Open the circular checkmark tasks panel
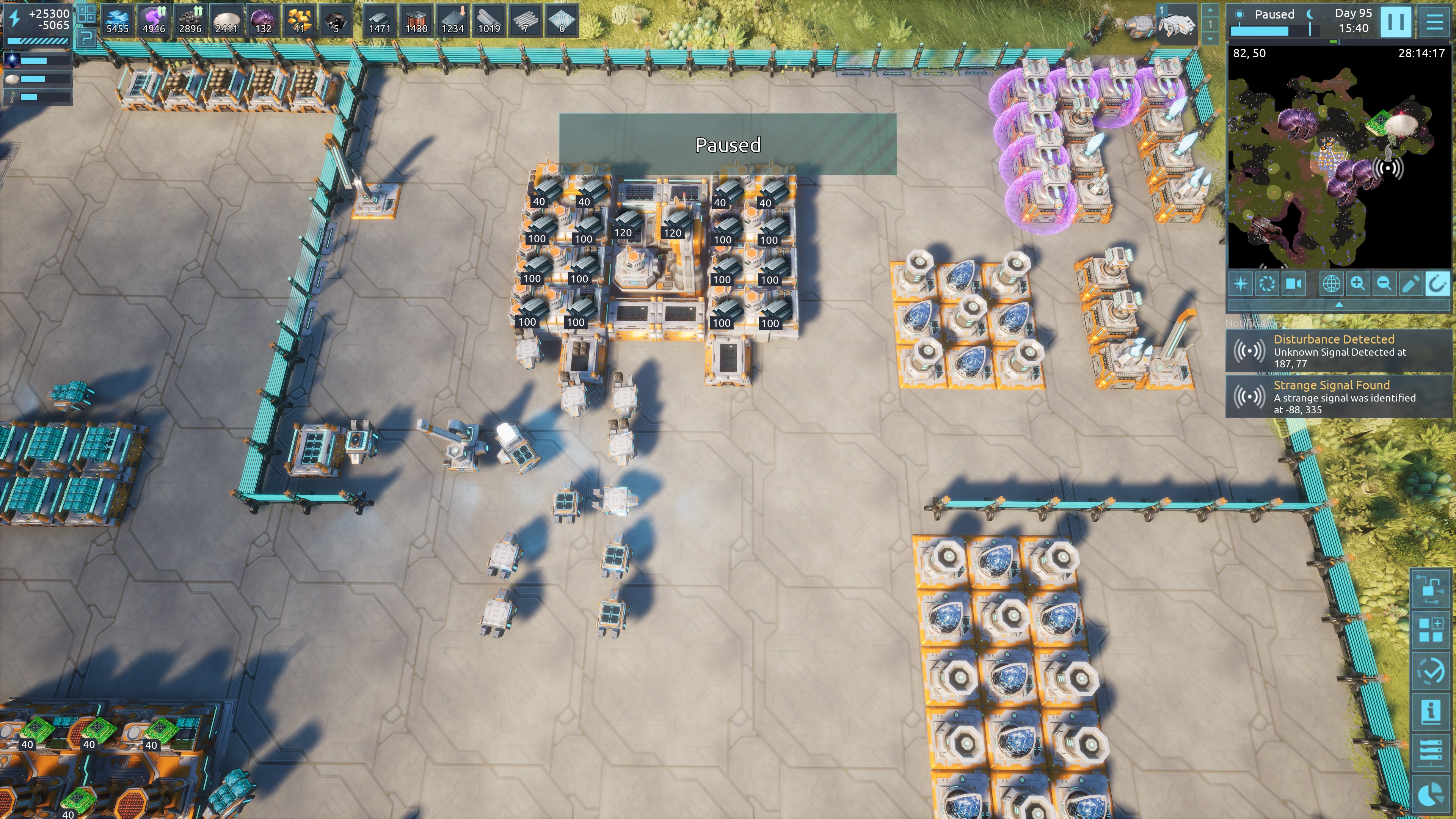Viewport: 1456px width, 819px height. point(1431,671)
